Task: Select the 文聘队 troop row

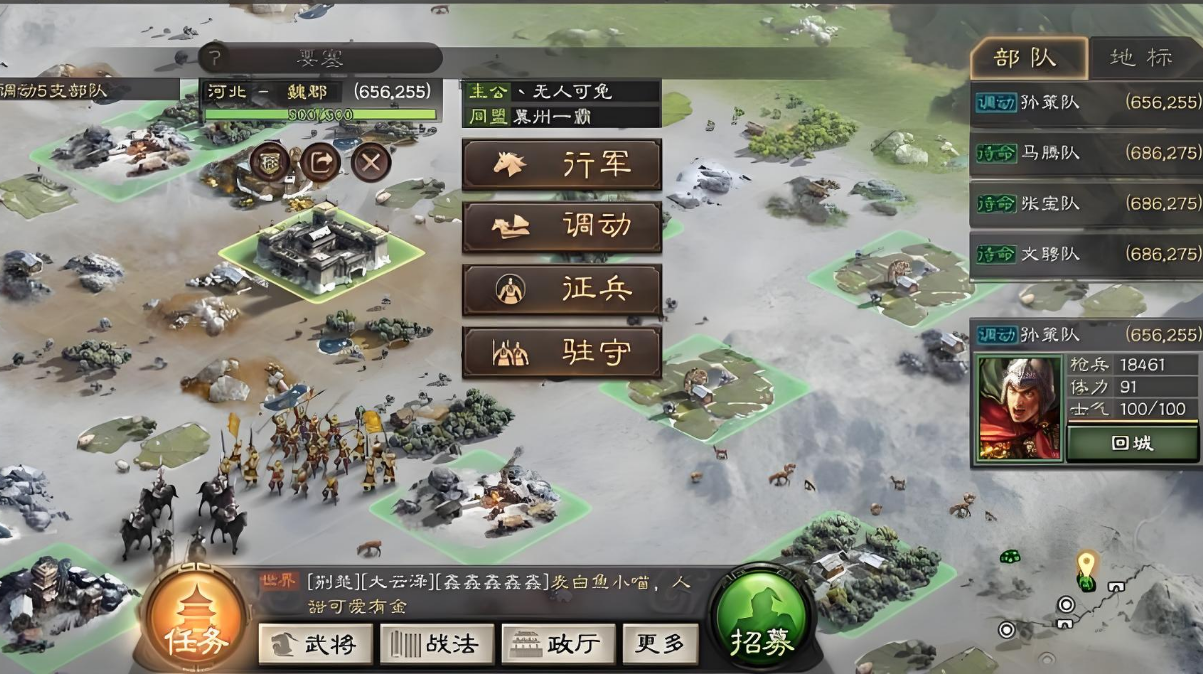Action: 1086,254
